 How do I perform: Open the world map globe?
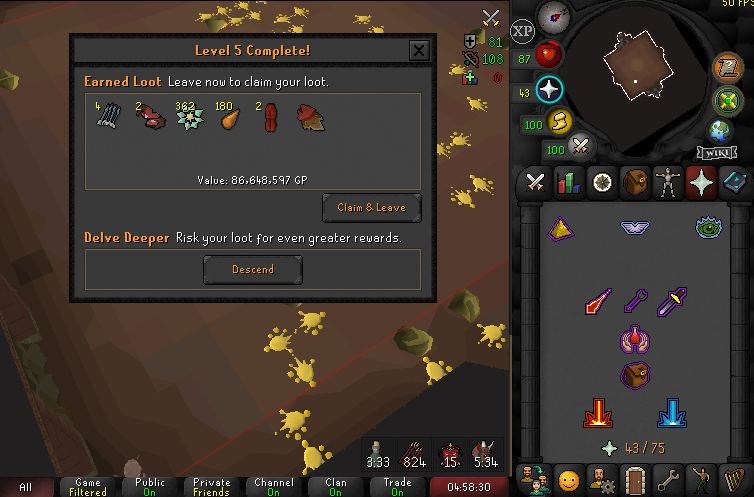click(719, 131)
